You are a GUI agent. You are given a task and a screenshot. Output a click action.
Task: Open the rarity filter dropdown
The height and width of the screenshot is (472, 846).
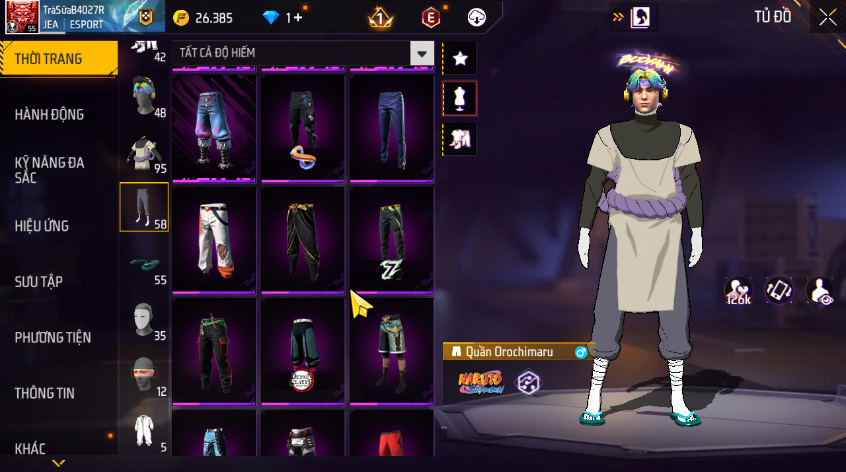(x=423, y=53)
